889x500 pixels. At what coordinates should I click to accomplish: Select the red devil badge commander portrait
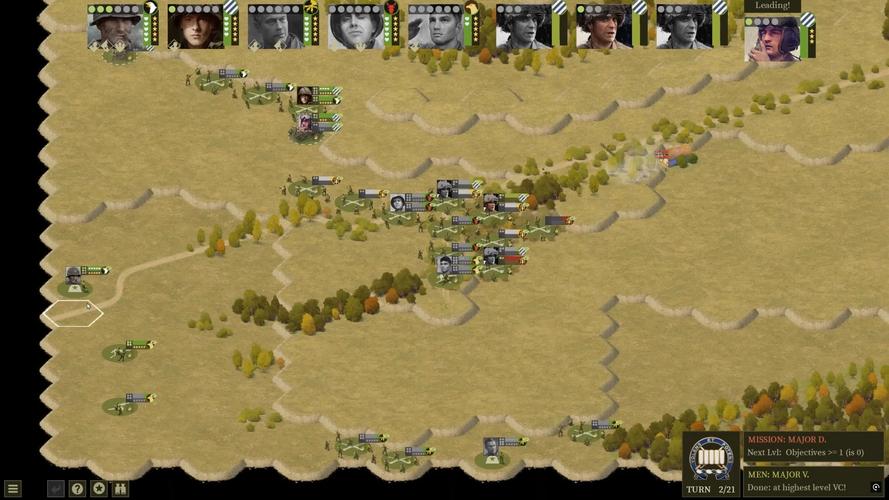(356, 26)
